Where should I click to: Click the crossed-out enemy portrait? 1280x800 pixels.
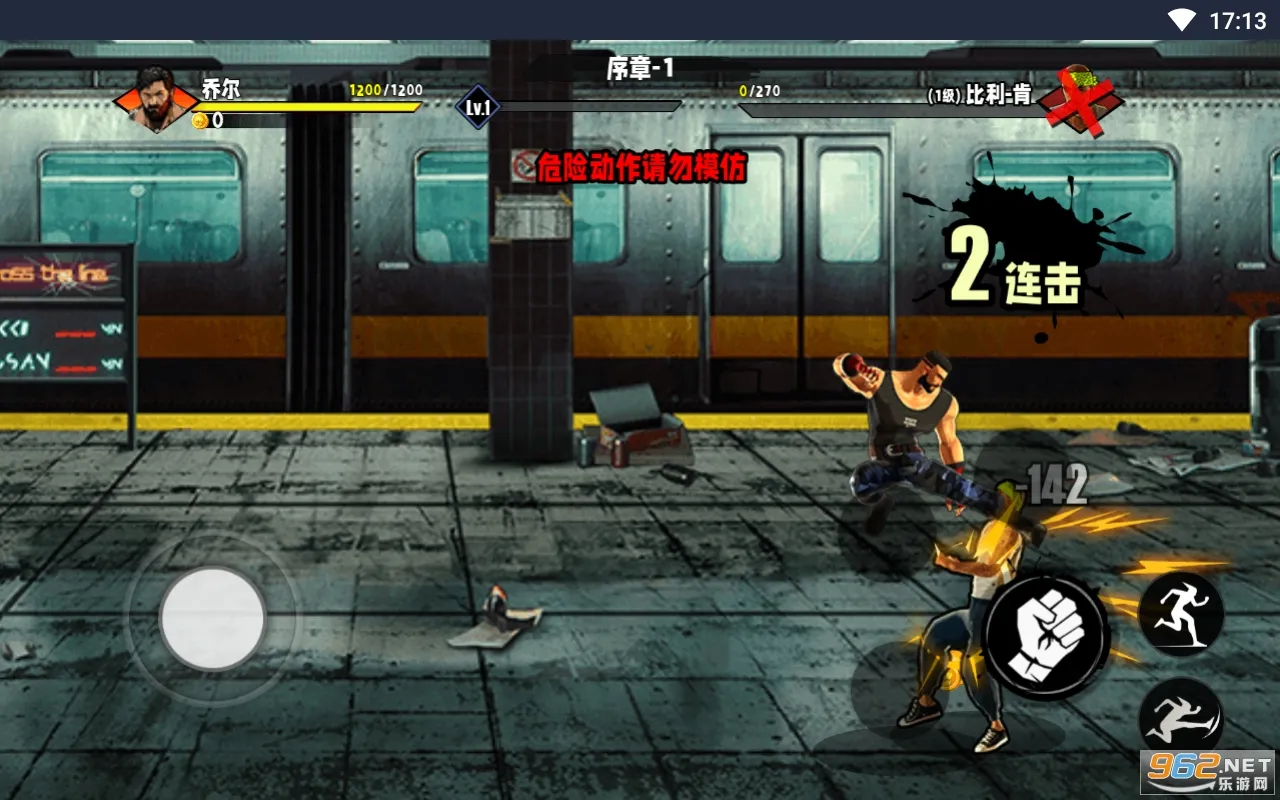[x=1080, y=100]
